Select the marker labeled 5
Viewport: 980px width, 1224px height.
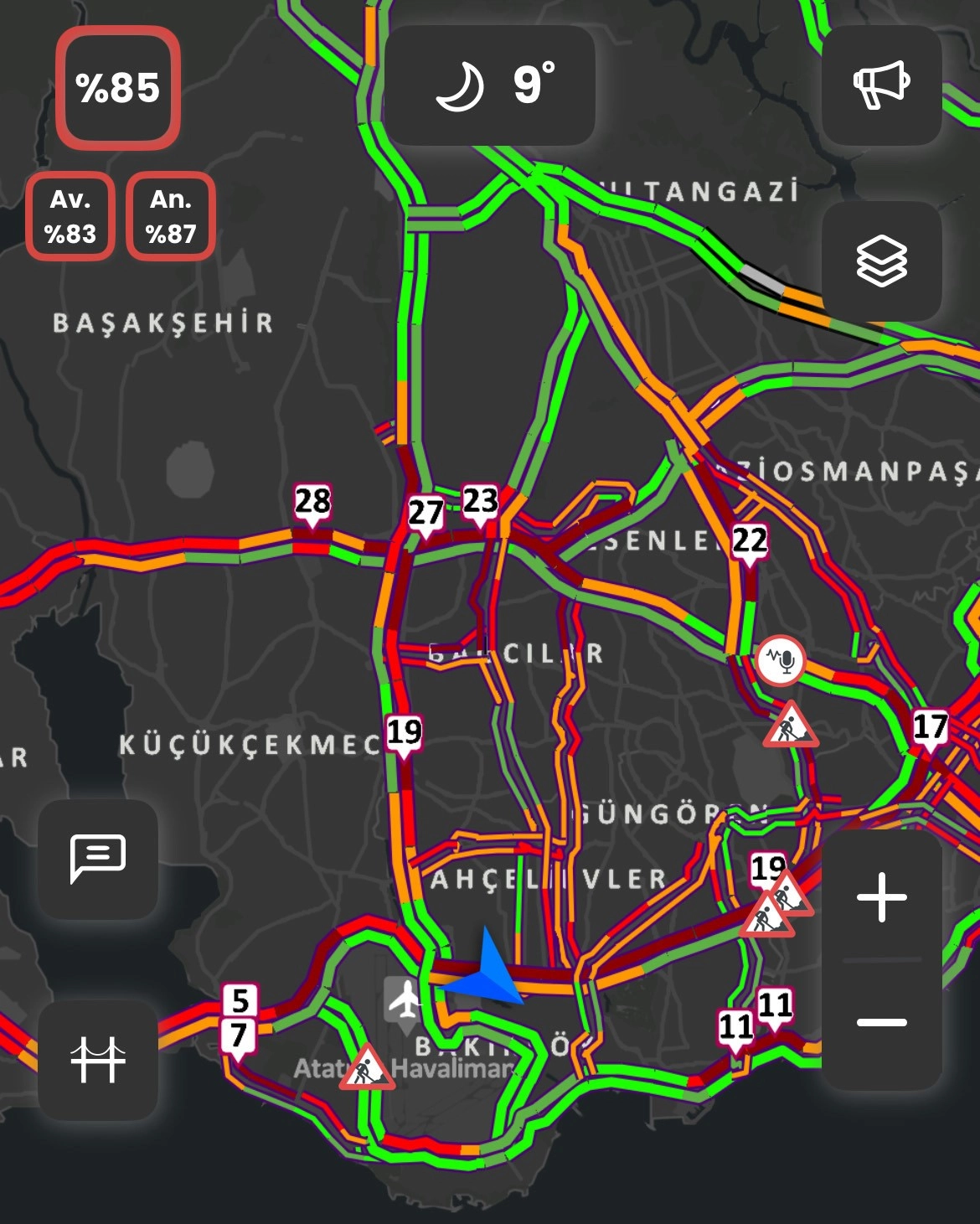click(x=240, y=1000)
